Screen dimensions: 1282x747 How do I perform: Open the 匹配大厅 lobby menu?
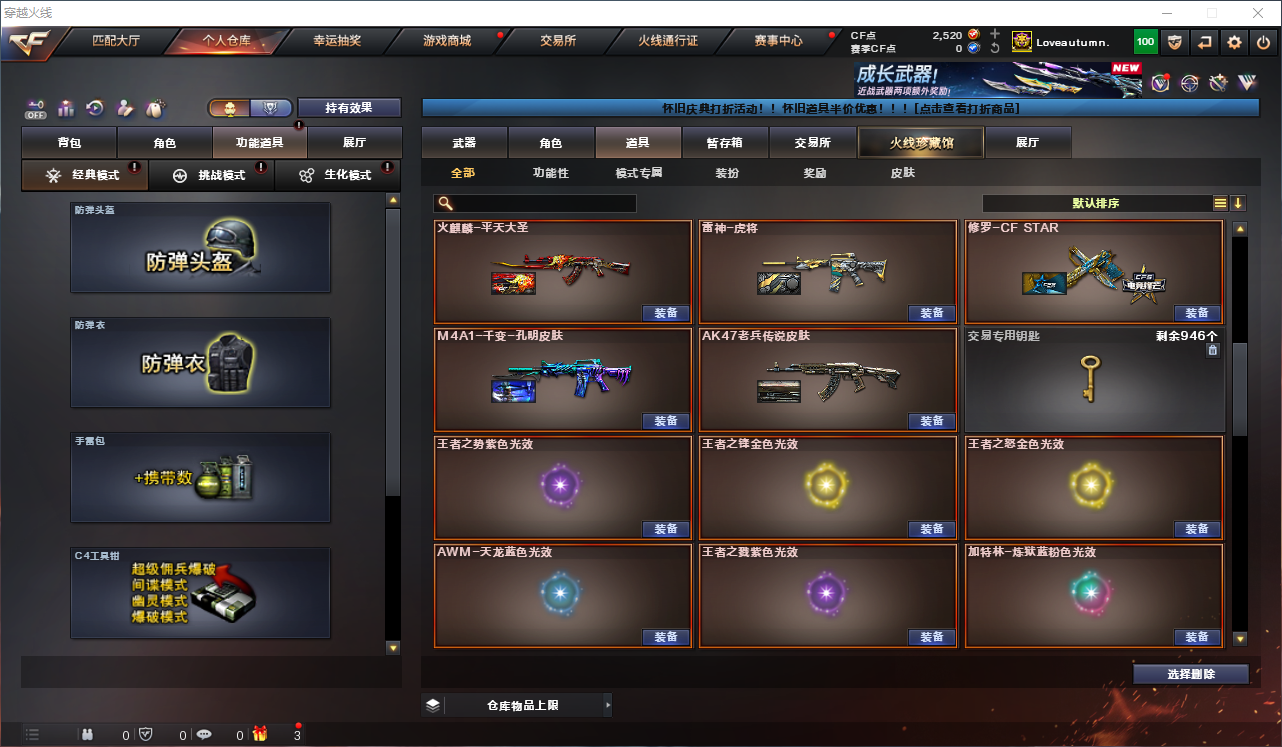point(116,41)
